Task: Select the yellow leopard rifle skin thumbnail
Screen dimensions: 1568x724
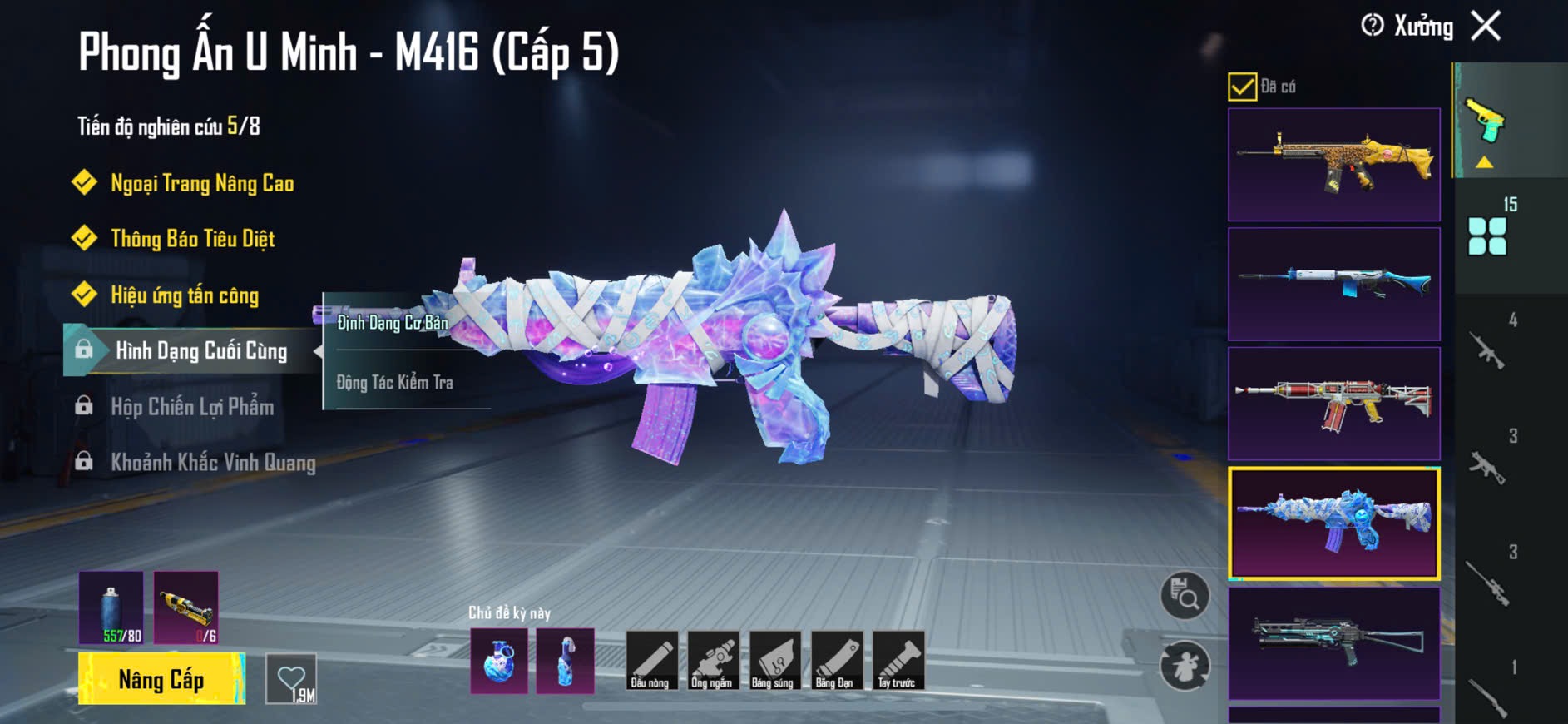Action: pyautogui.click(x=1333, y=165)
